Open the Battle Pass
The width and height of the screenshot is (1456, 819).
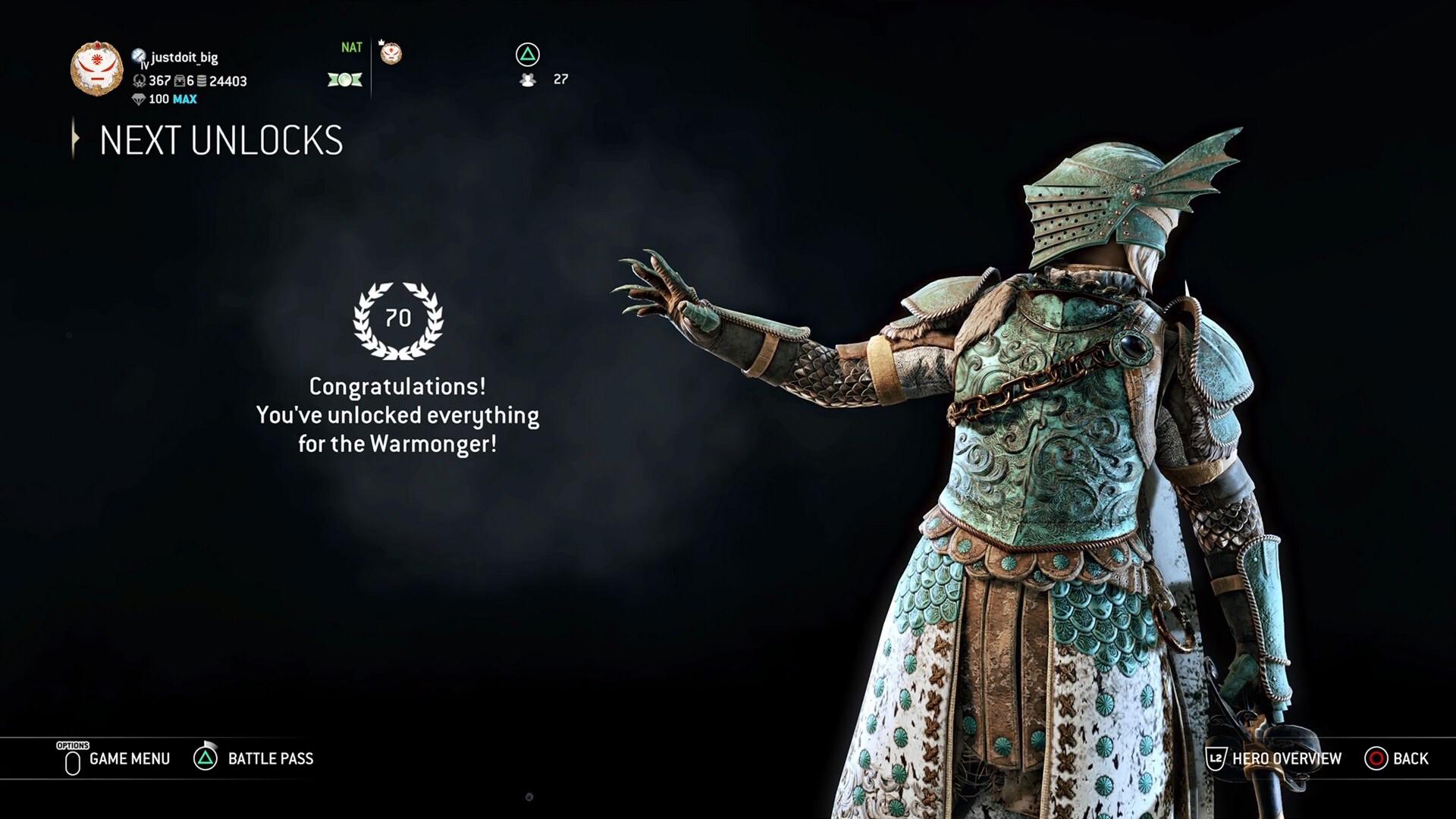(269, 759)
